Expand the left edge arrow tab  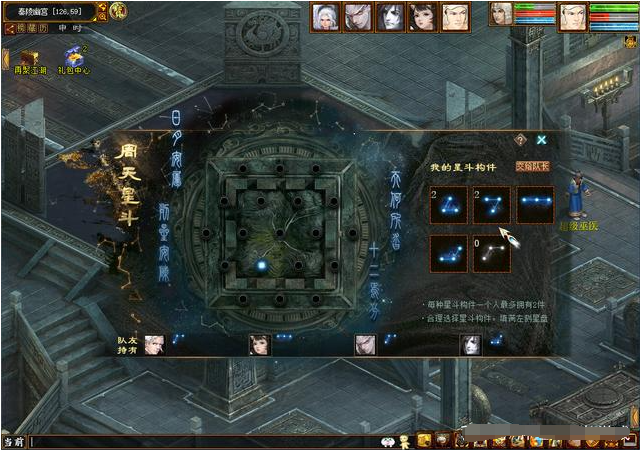point(4,59)
